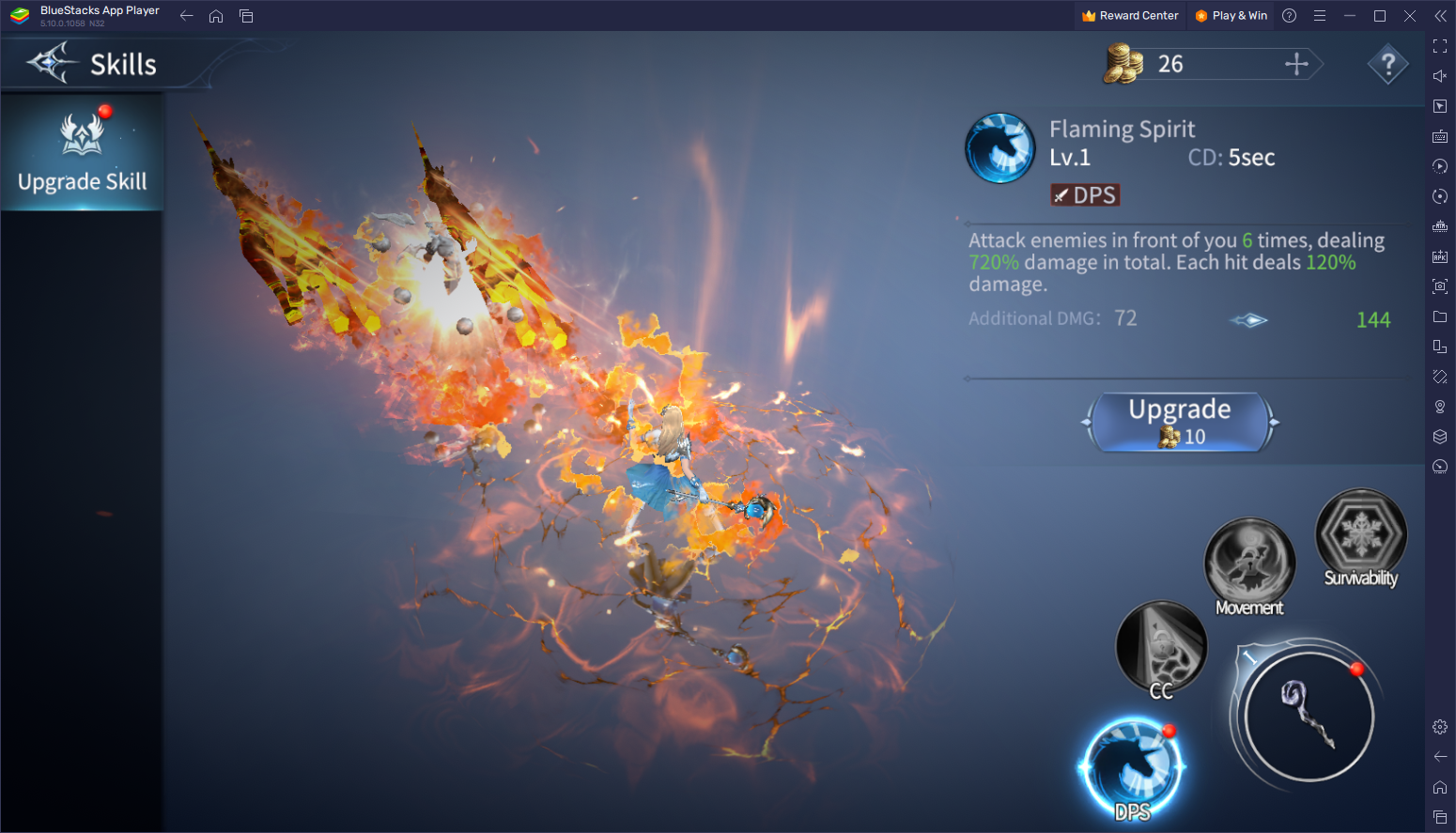The height and width of the screenshot is (833, 1456).
Task: Select the Survivability skill slot
Action: [x=1360, y=534]
